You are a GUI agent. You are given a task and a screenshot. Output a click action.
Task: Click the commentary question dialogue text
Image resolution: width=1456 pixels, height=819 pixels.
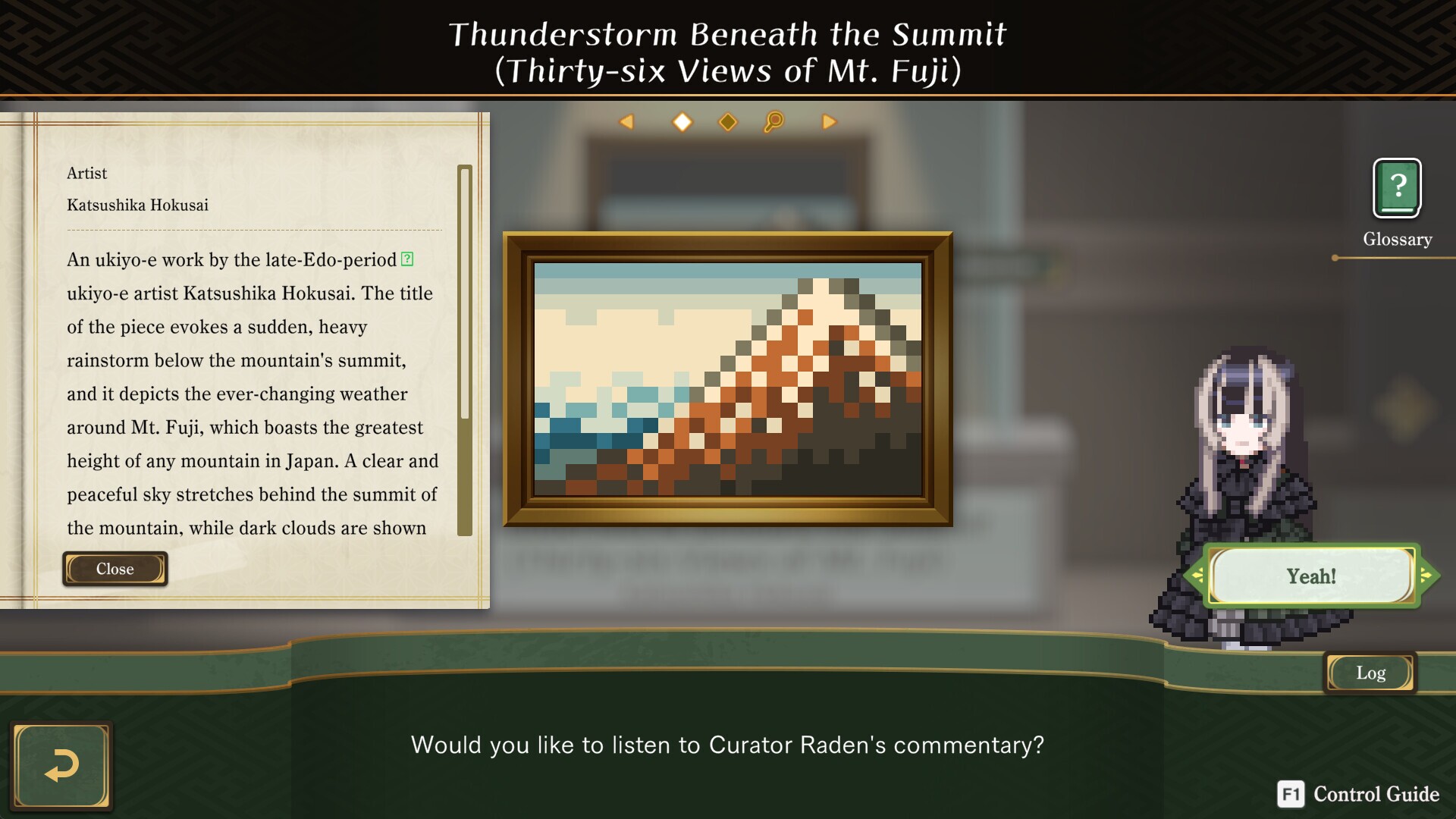coord(726,745)
